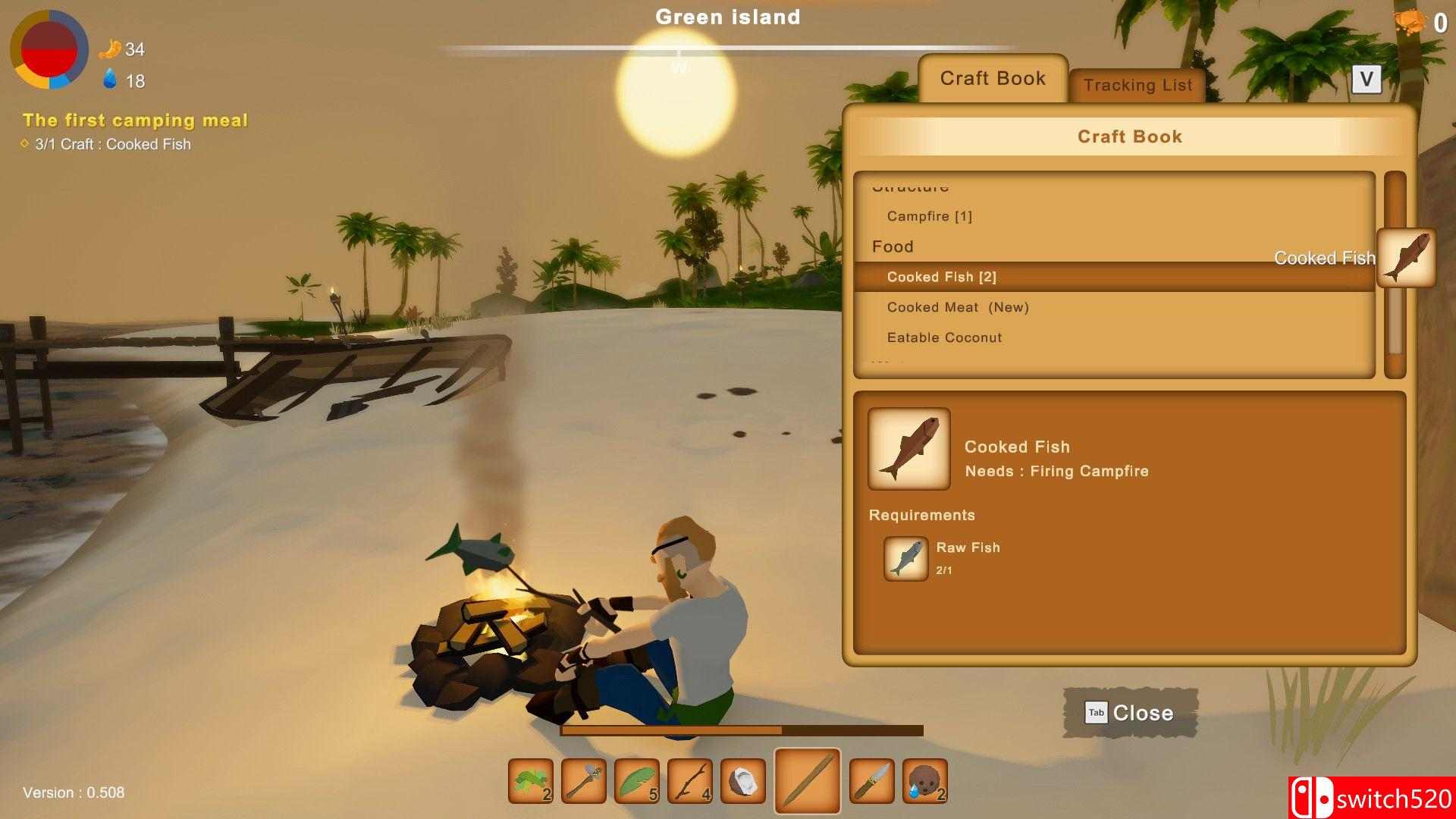Select the wooden stick hotbar slot

tap(807, 781)
